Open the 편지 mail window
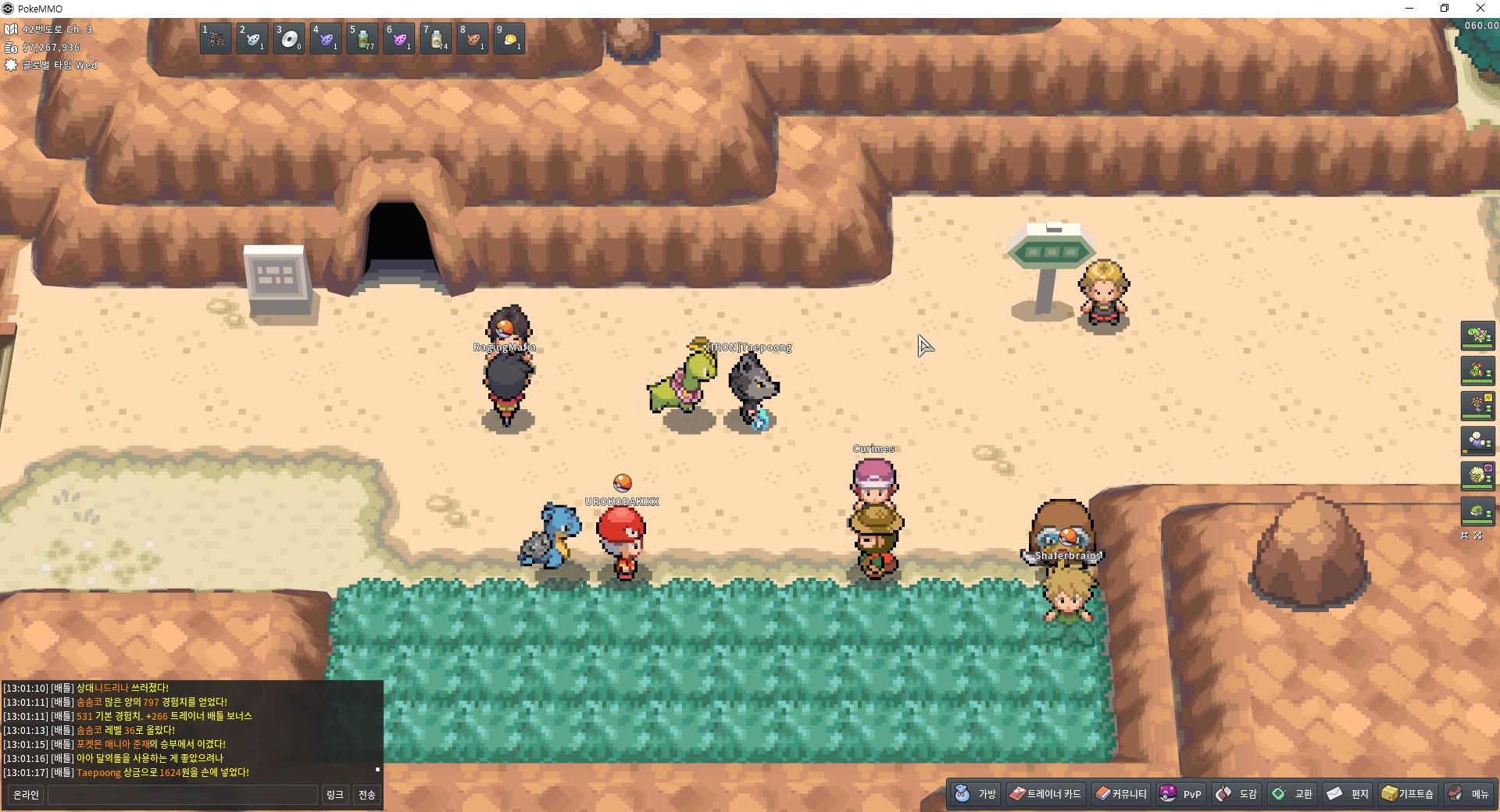 (x=1348, y=794)
